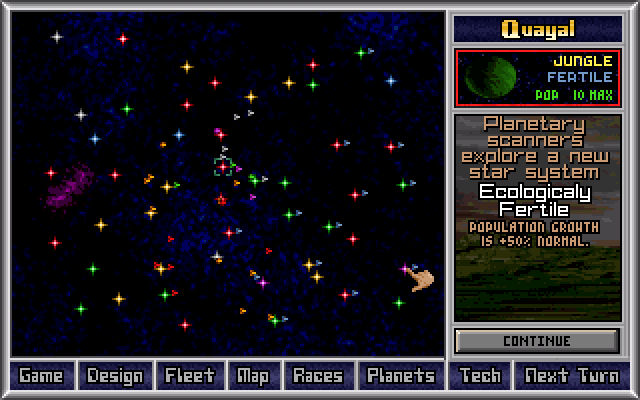Open the Planets list
640x400 pixels.
click(400, 376)
